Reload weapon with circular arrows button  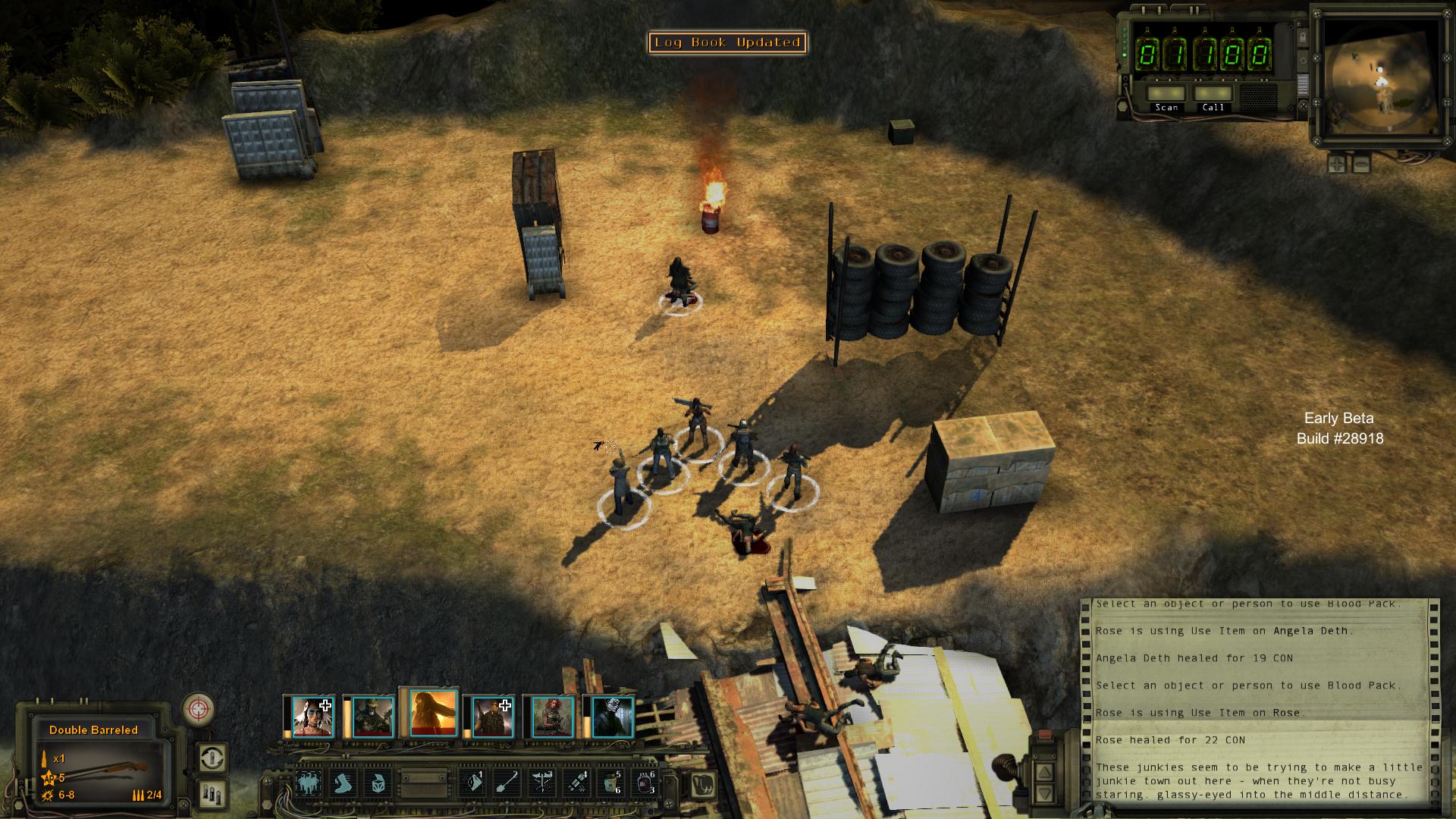click(x=212, y=758)
